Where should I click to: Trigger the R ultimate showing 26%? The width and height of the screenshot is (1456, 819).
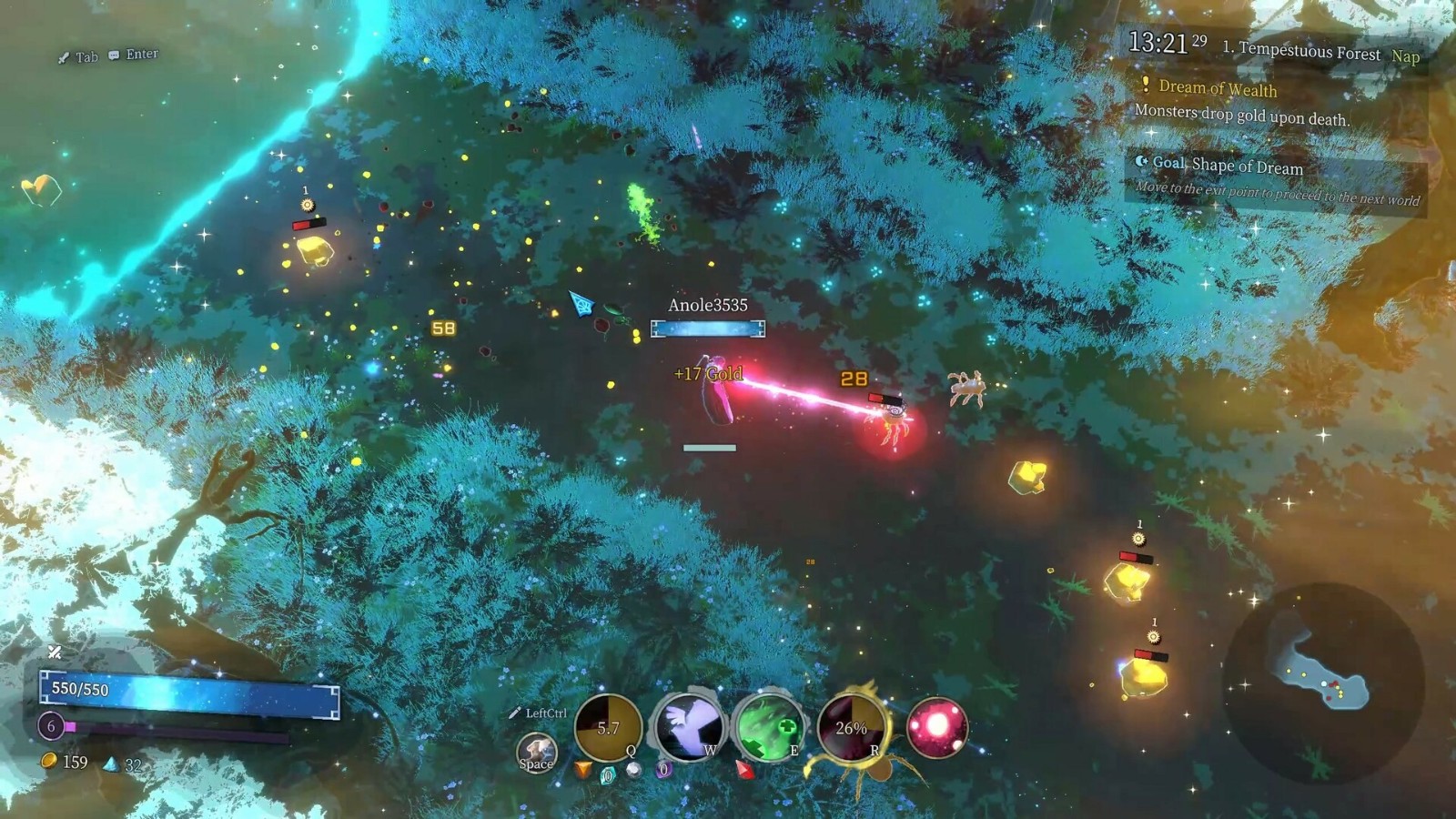coord(852,728)
